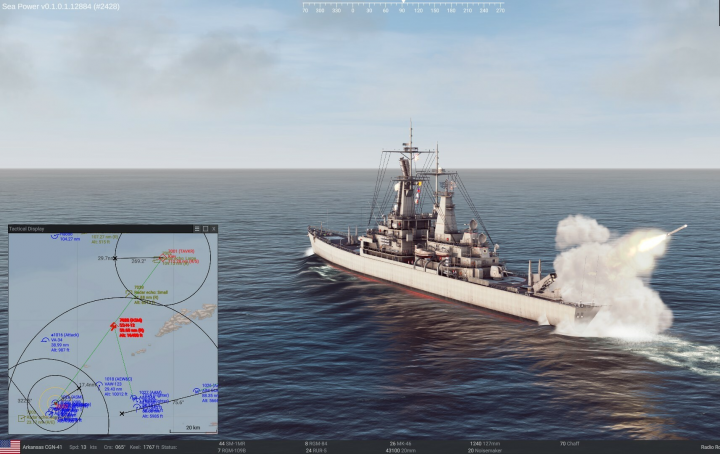Choose the Chaff countermeasure entry

pos(570,442)
